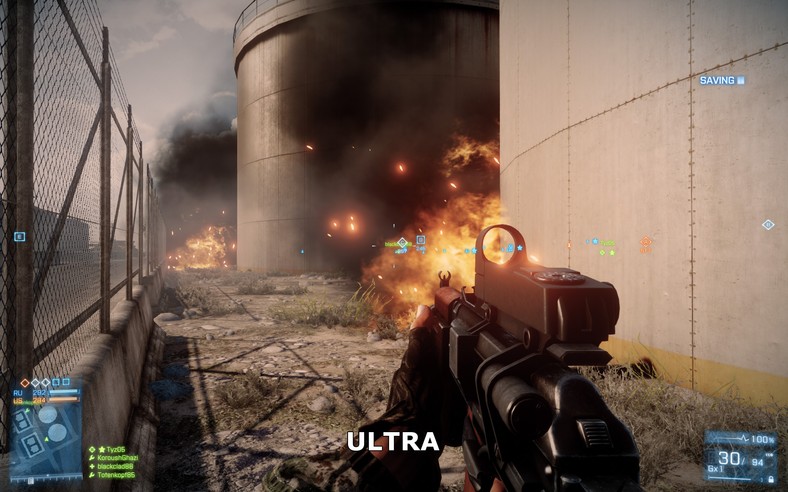The height and width of the screenshot is (492, 788).
Task: Click the minimap radar panel
Action: tap(46, 442)
